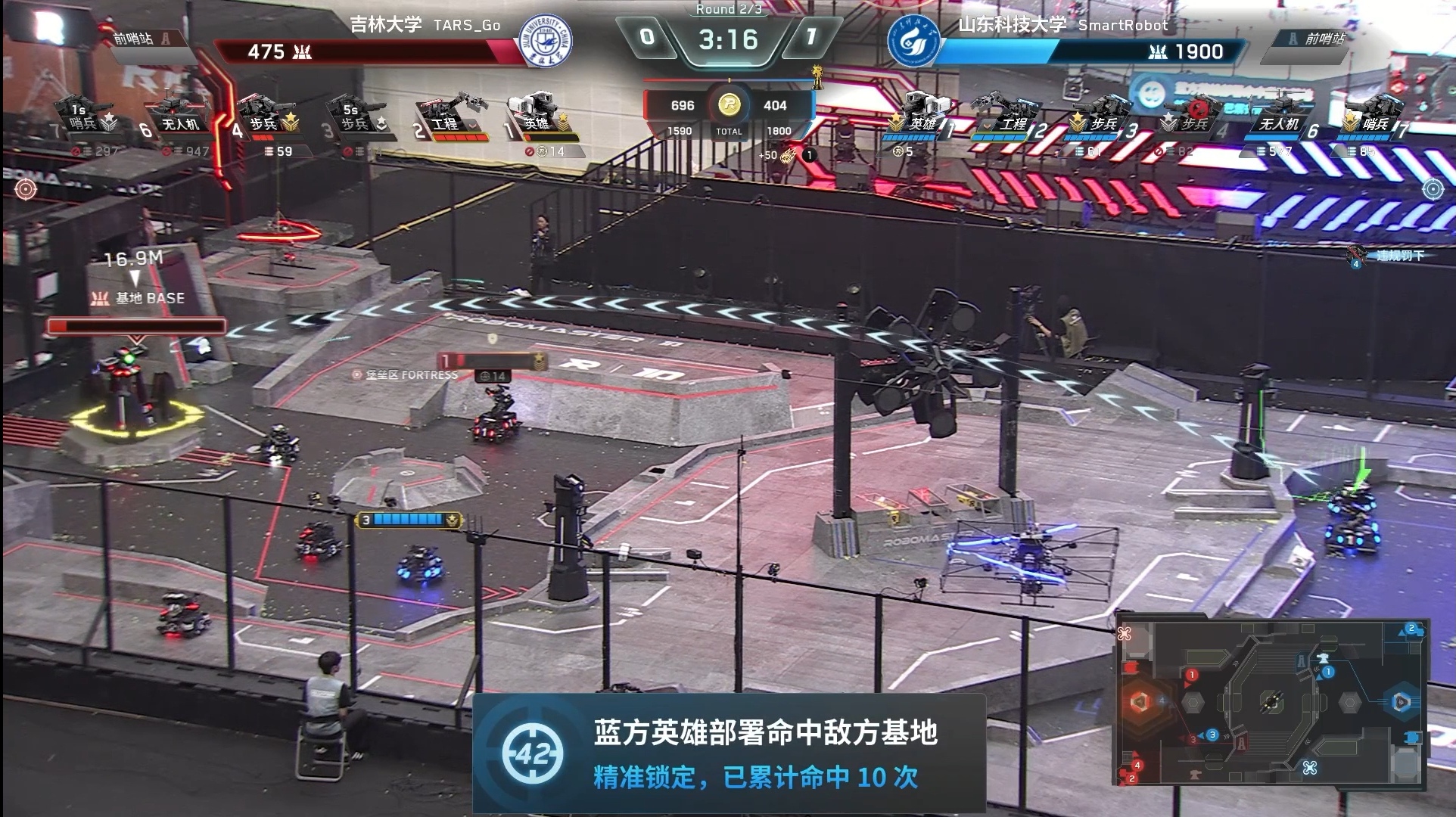Click the red crosshair icon on left edge
The image size is (1456, 817).
(26, 188)
